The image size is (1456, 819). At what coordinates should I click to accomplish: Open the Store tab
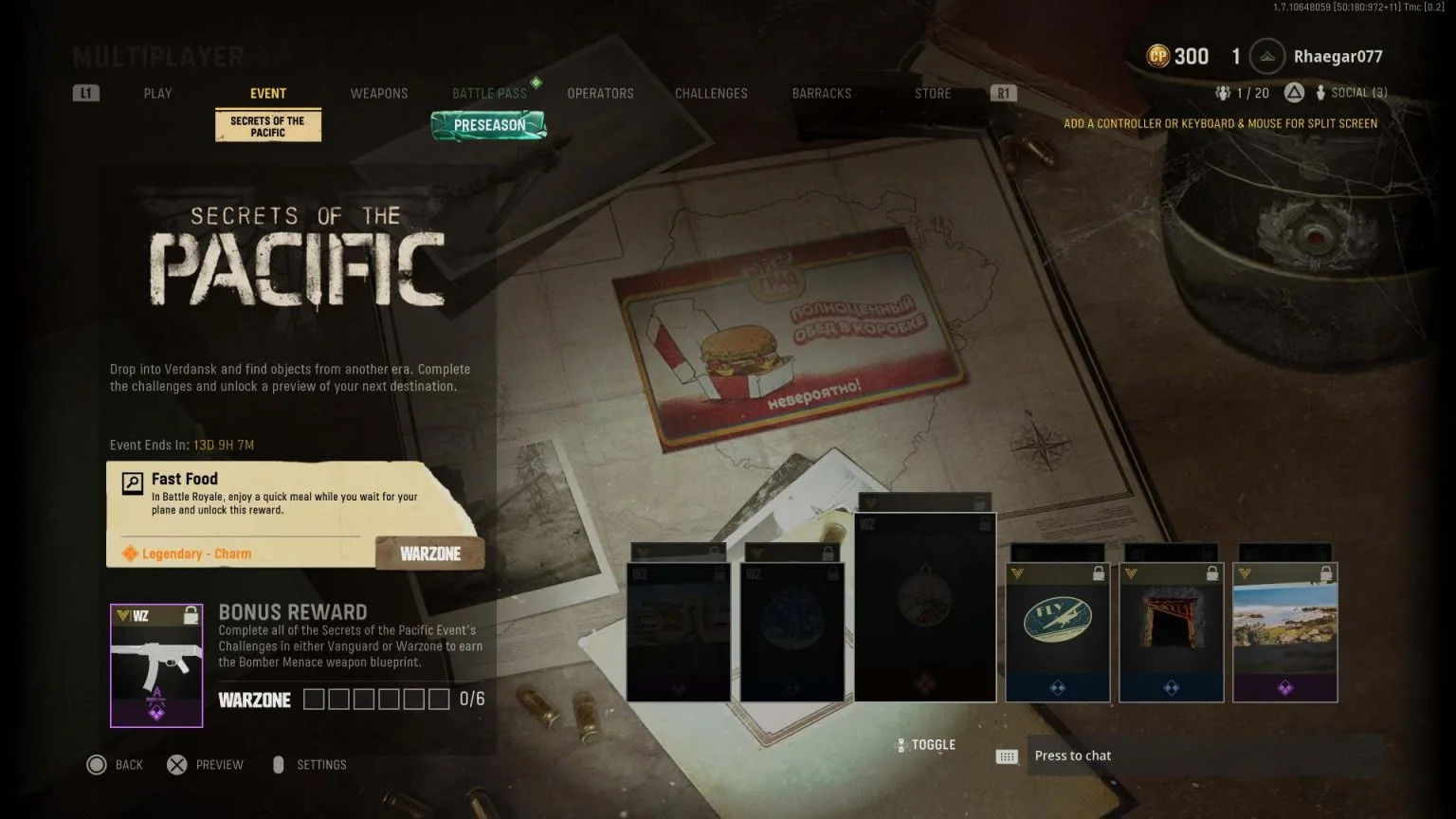[x=932, y=93]
